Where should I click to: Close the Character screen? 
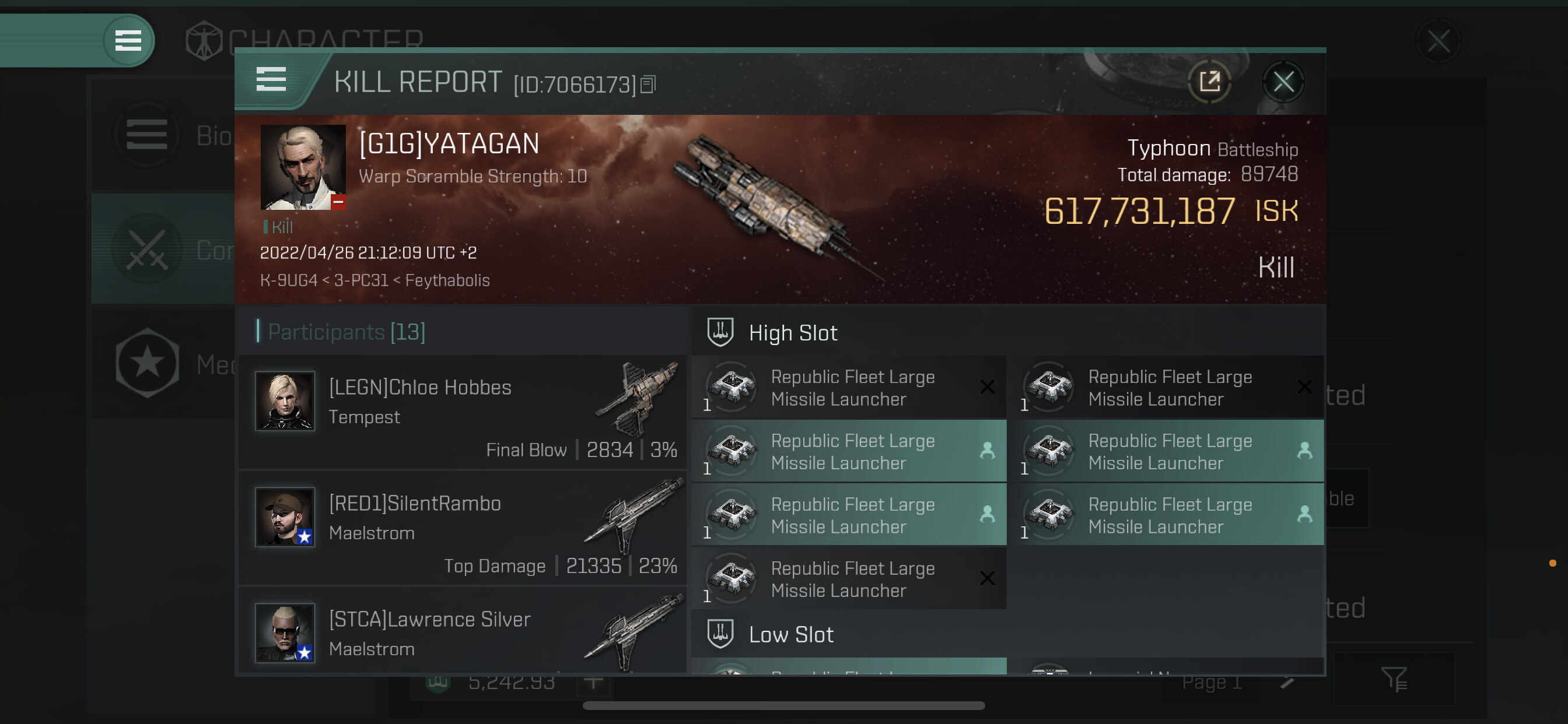pos(1438,41)
